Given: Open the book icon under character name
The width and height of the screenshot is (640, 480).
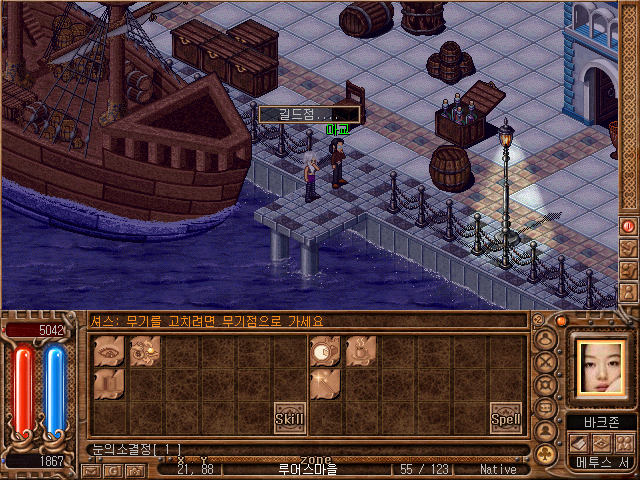Looking at the screenshot, I should [578, 443].
